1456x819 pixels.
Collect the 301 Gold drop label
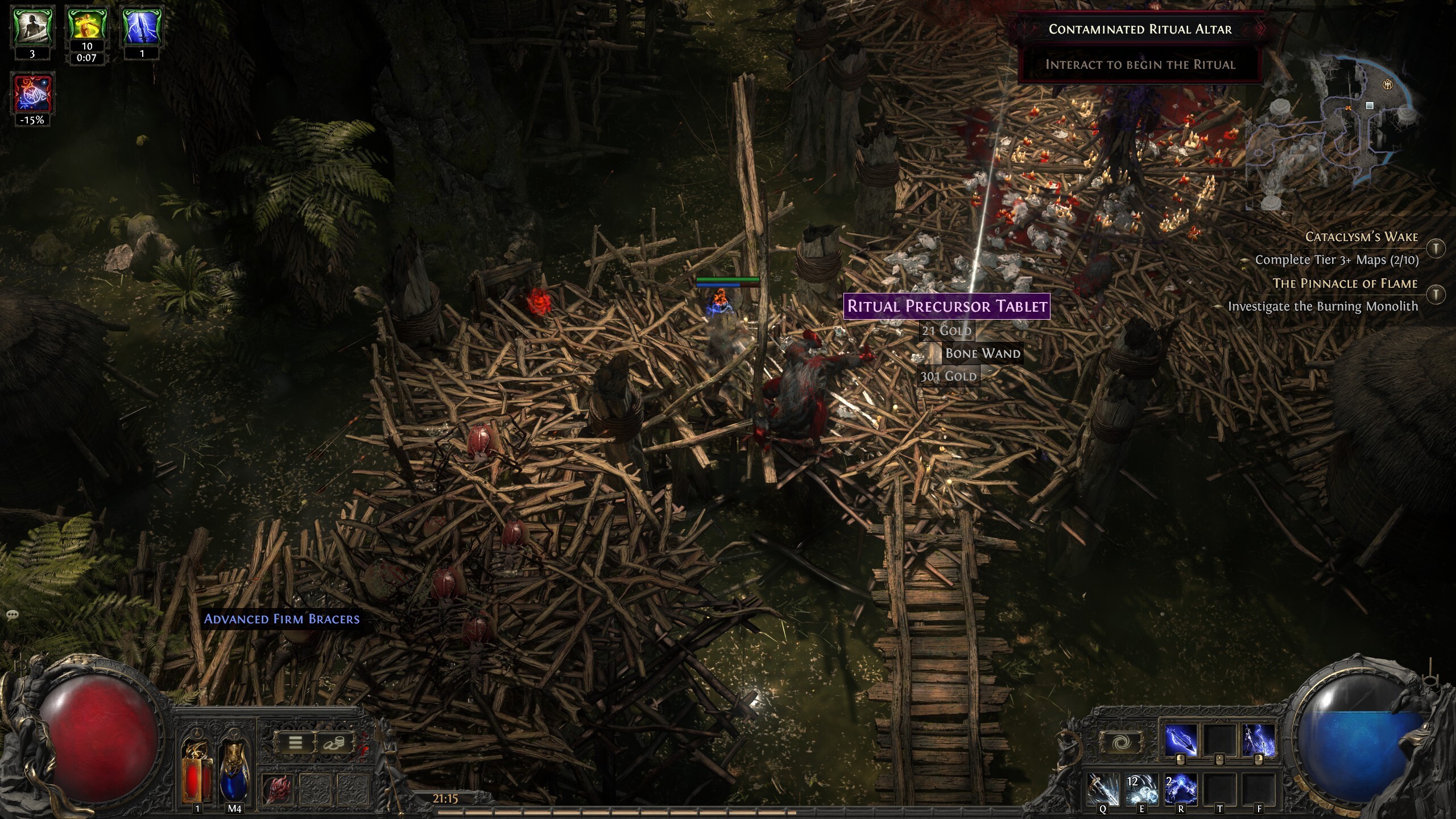point(949,376)
